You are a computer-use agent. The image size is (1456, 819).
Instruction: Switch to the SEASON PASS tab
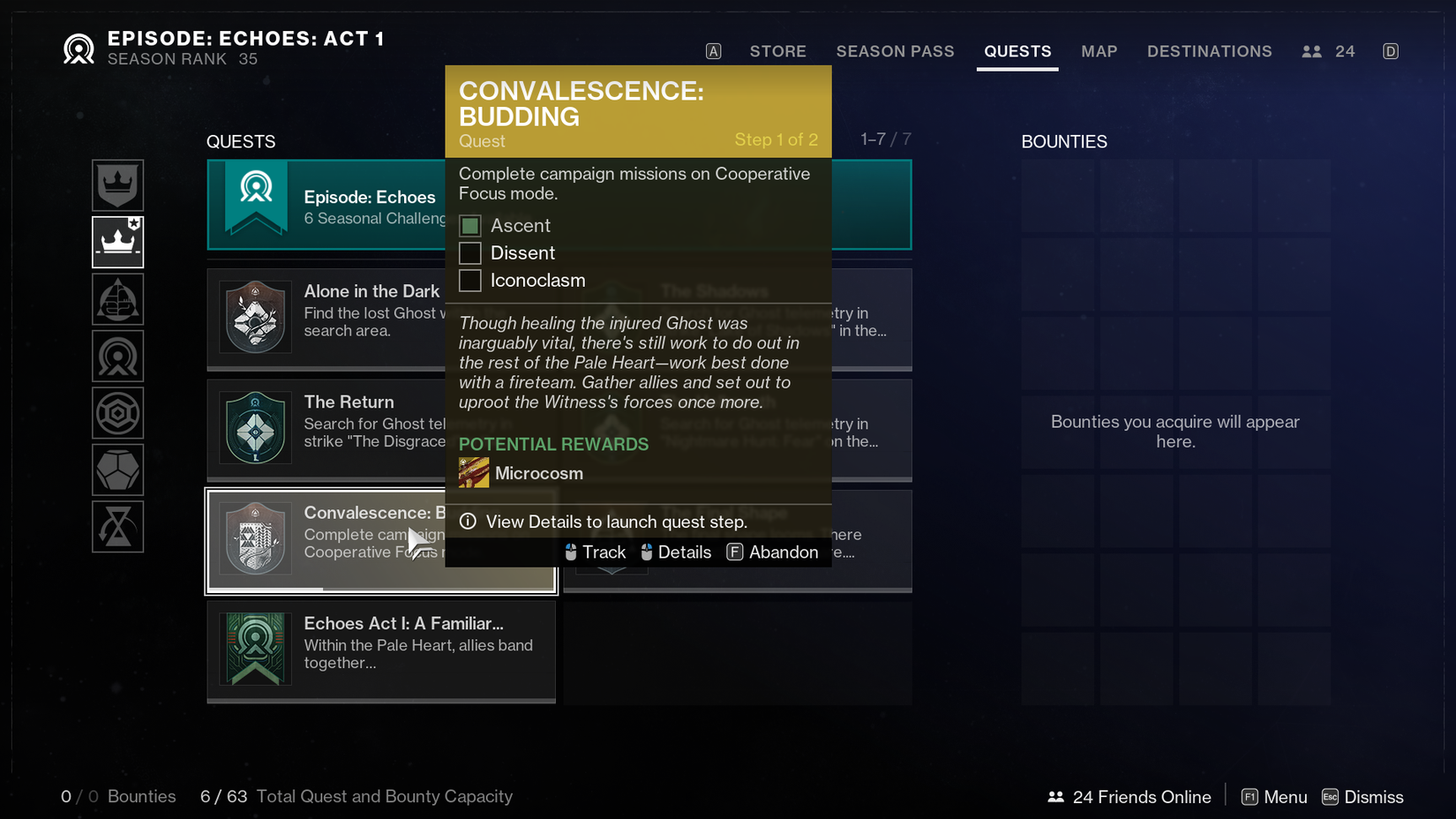[895, 51]
